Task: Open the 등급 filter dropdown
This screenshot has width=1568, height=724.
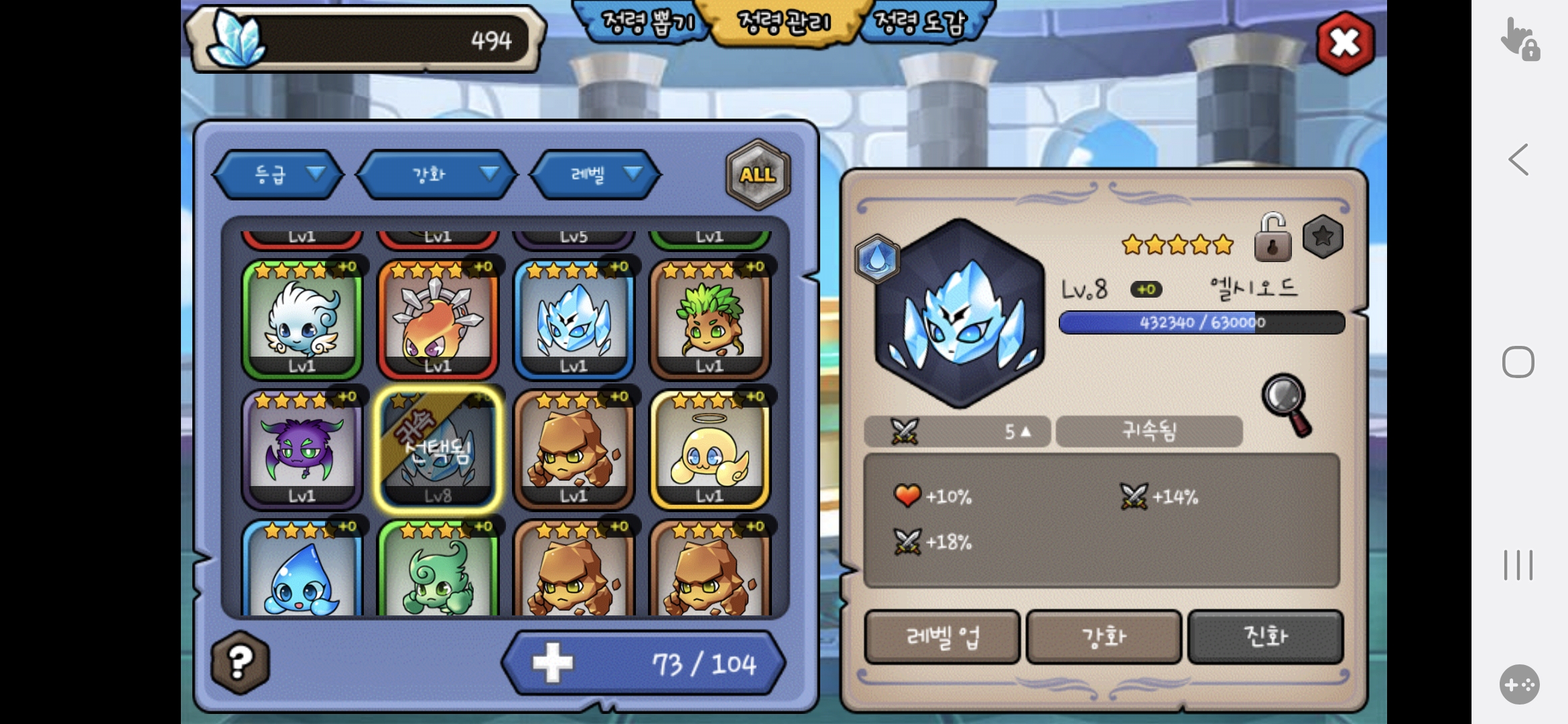Action: click(279, 174)
